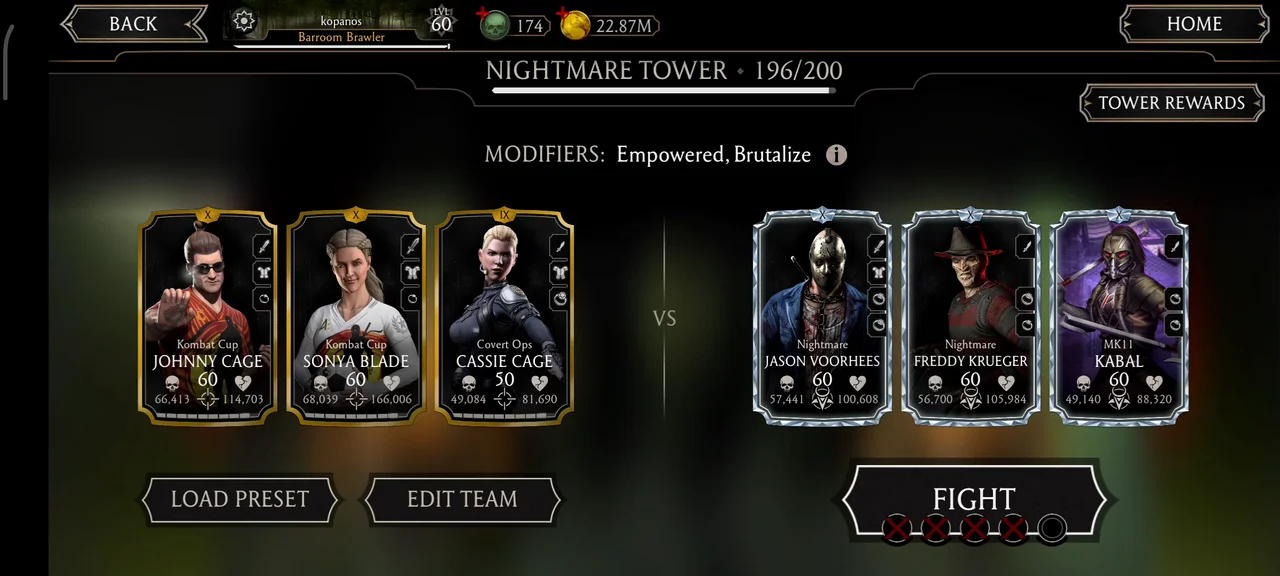Return to the HOME screen
This screenshot has width=1280, height=576.
(1193, 25)
